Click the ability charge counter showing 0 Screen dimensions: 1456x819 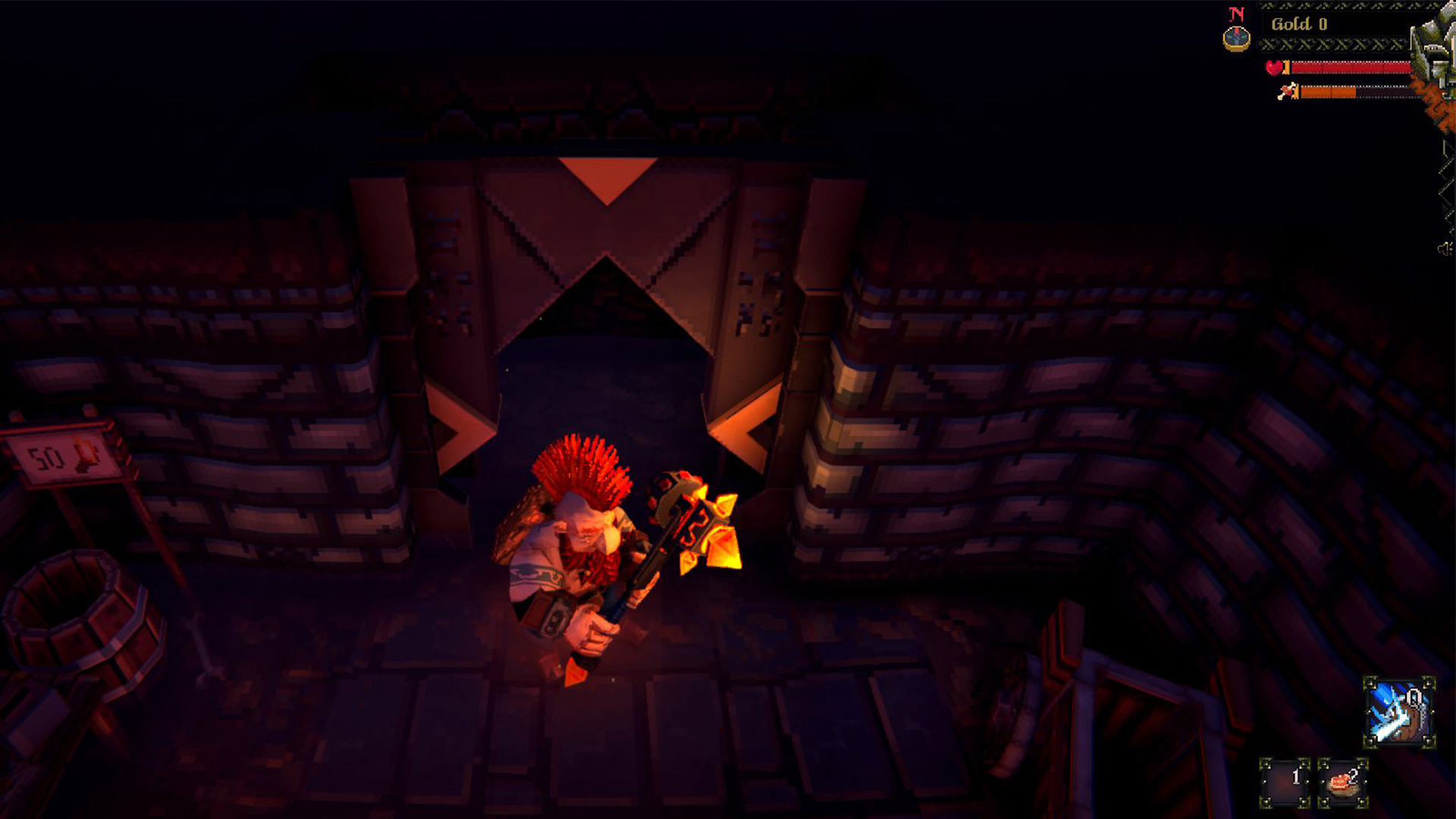1415,698
